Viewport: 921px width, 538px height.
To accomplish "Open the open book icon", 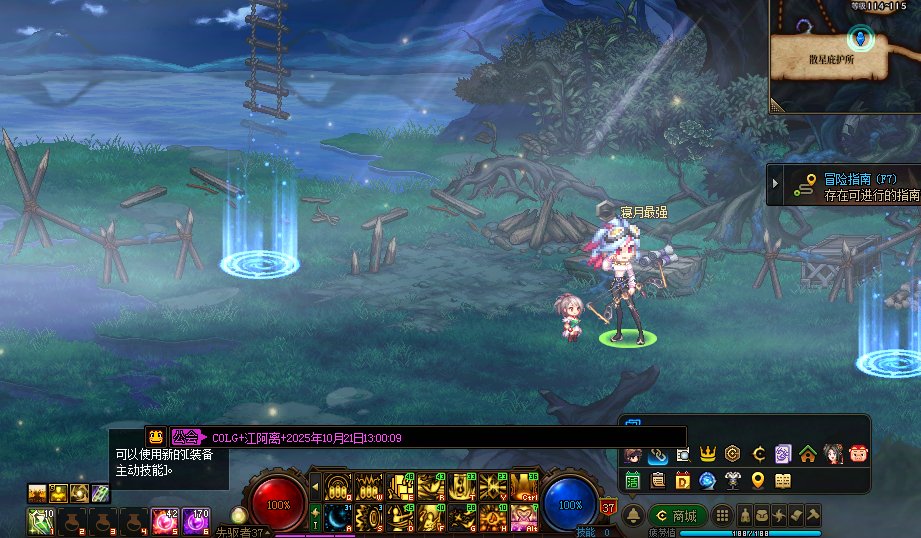I will coord(783,481).
